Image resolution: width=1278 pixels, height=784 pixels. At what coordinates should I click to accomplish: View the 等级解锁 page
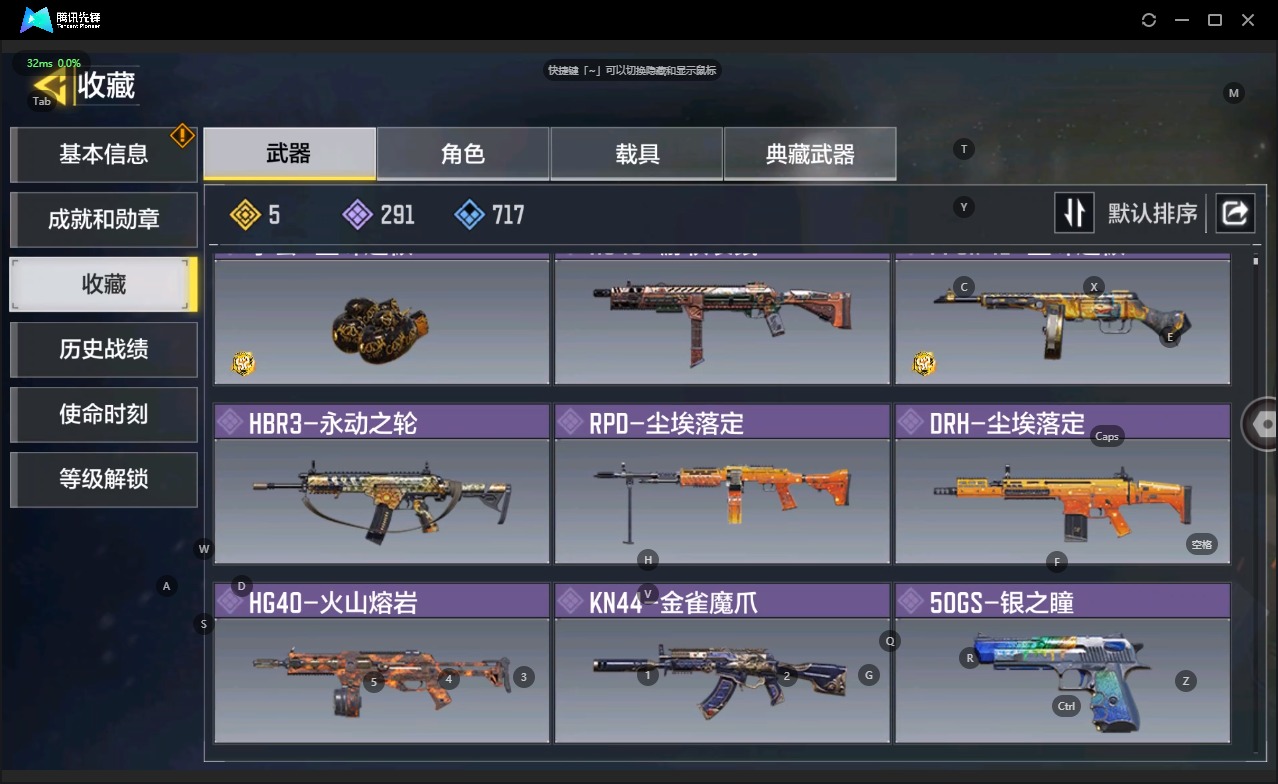click(103, 479)
